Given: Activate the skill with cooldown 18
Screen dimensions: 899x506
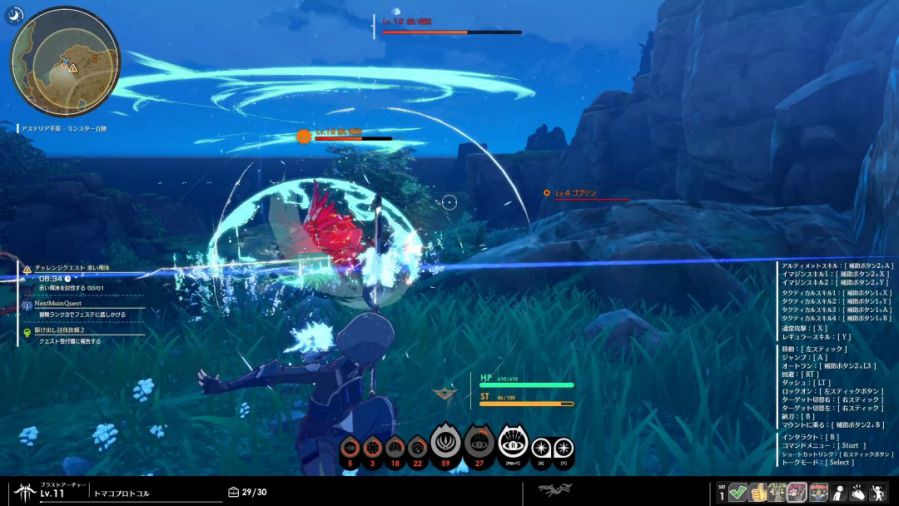Looking at the screenshot, I should [x=395, y=449].
